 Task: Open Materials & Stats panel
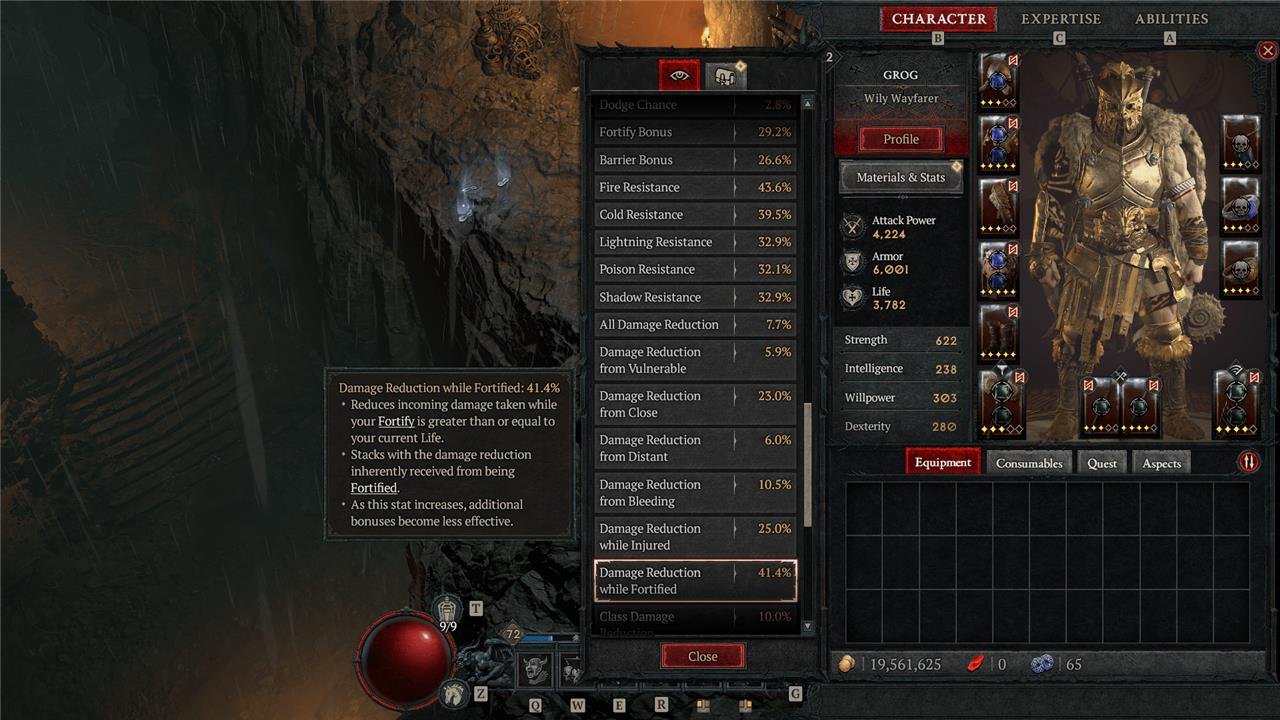pos(900,177)
